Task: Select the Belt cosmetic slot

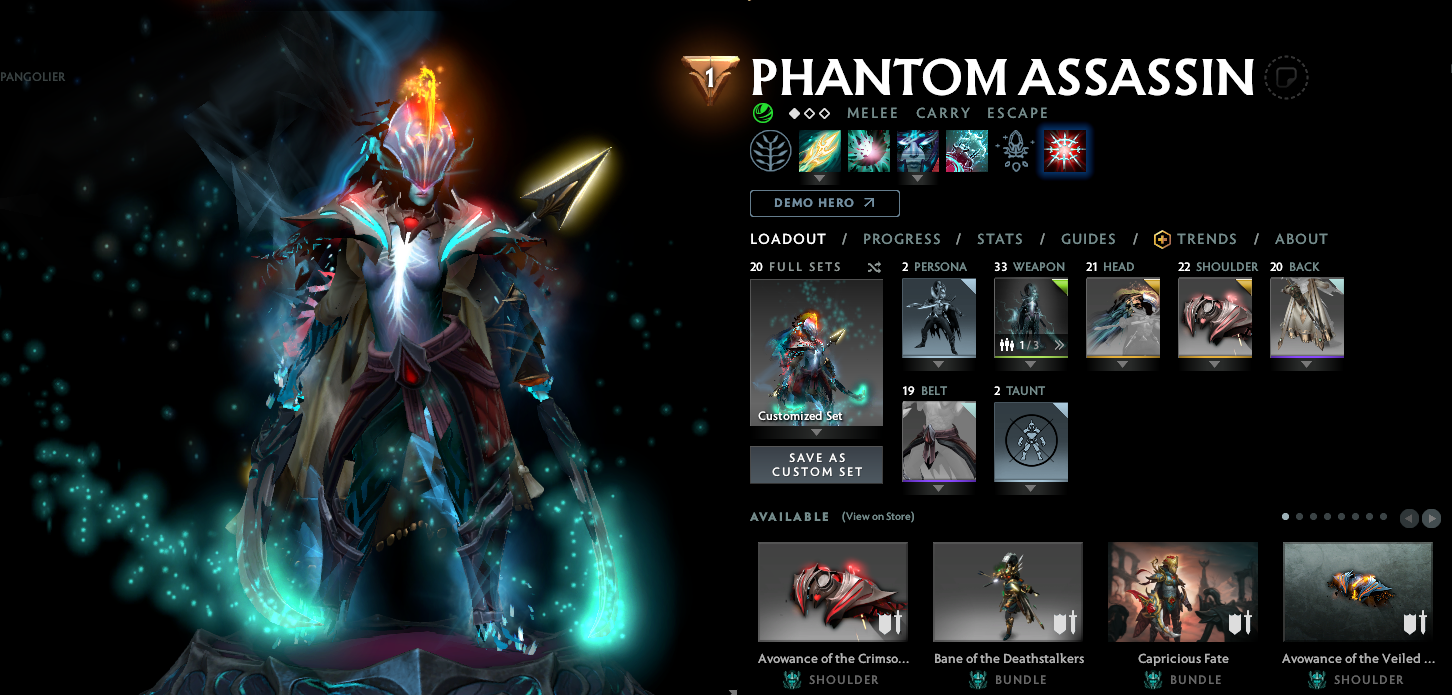Action: click(x=938, y=441)
